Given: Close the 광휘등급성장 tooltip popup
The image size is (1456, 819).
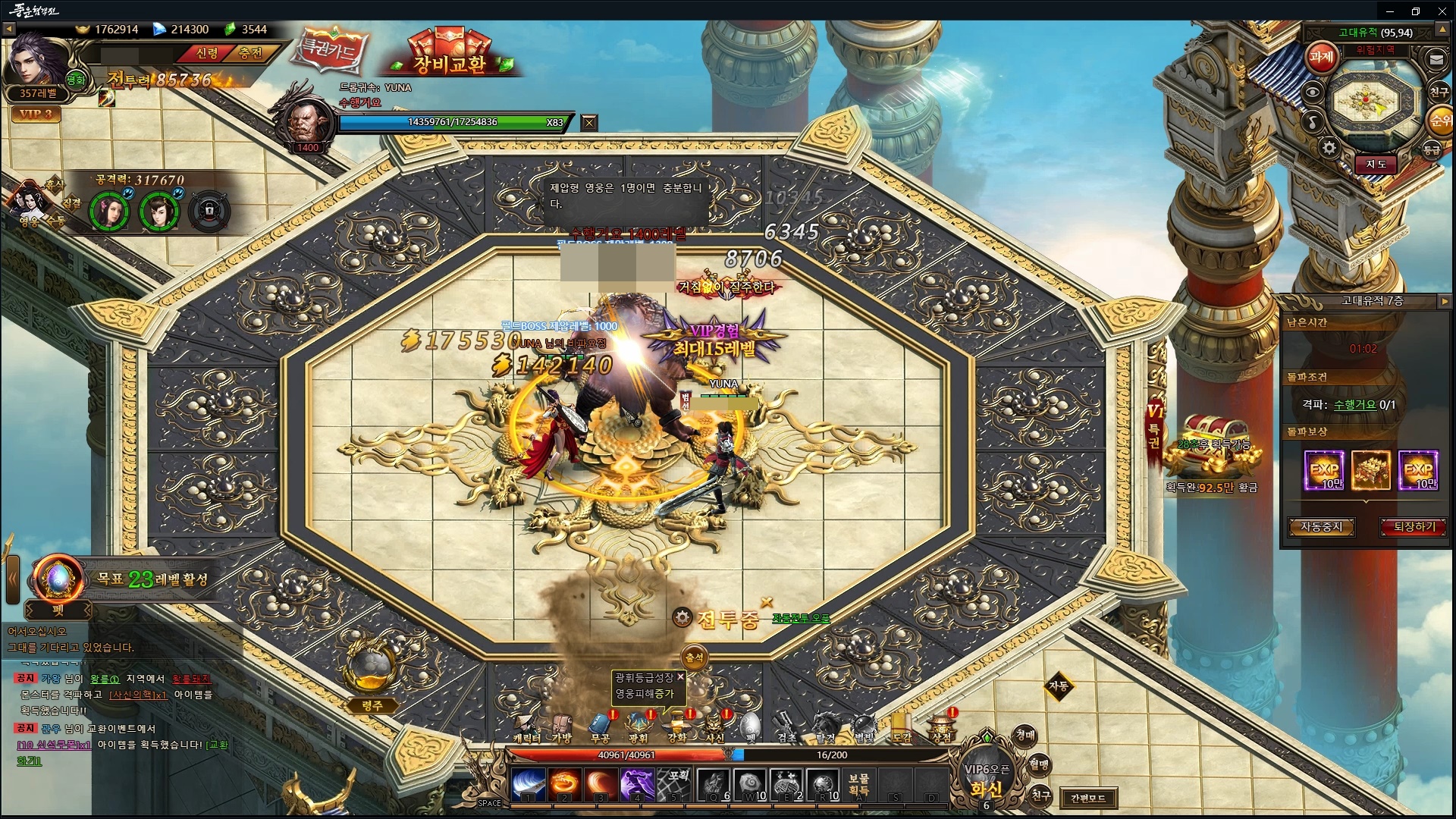Looking at the screenshot, I should 680,676.
